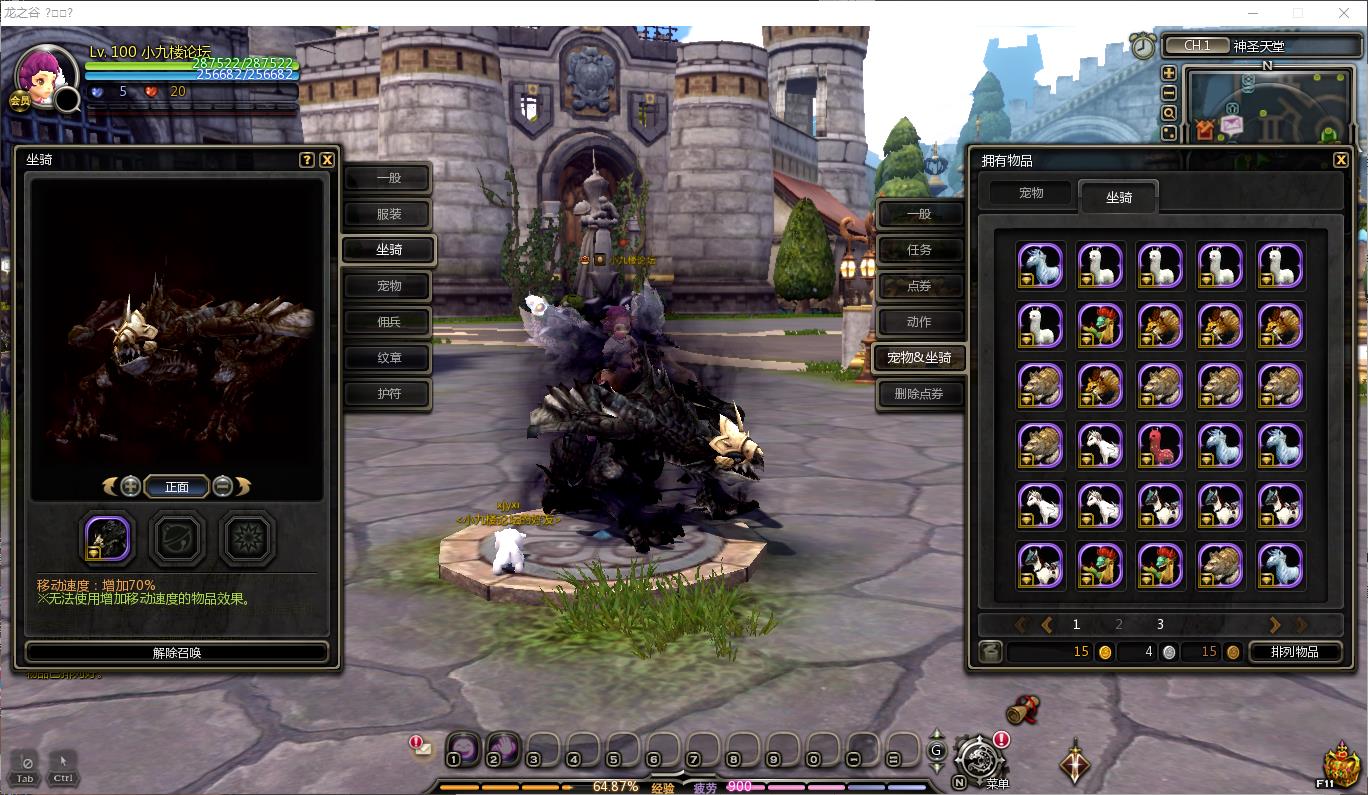Select the 删除点券 category tab
Screen dimensions: 1368x795
(x=918, y=394)
